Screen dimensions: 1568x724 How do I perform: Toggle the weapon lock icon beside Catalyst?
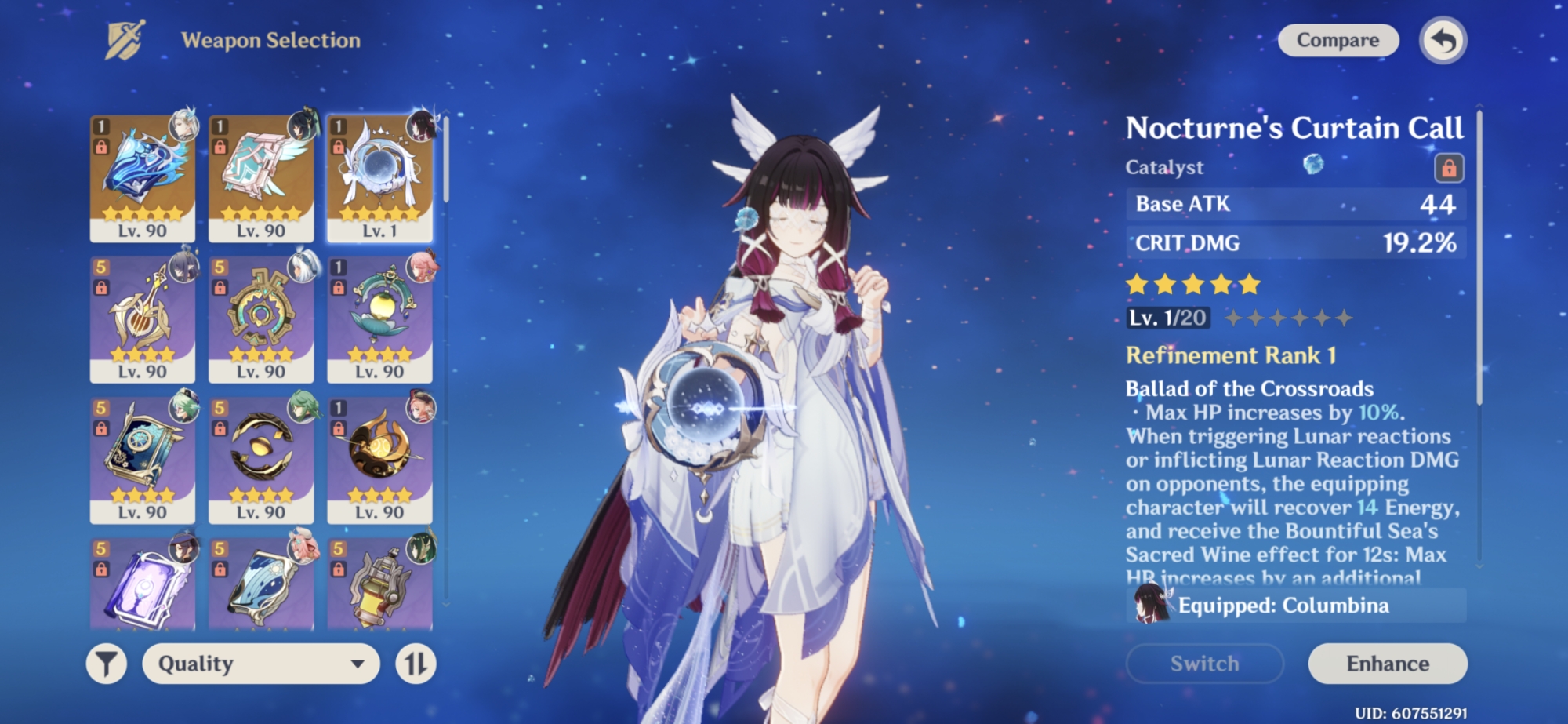(1448, 167)
